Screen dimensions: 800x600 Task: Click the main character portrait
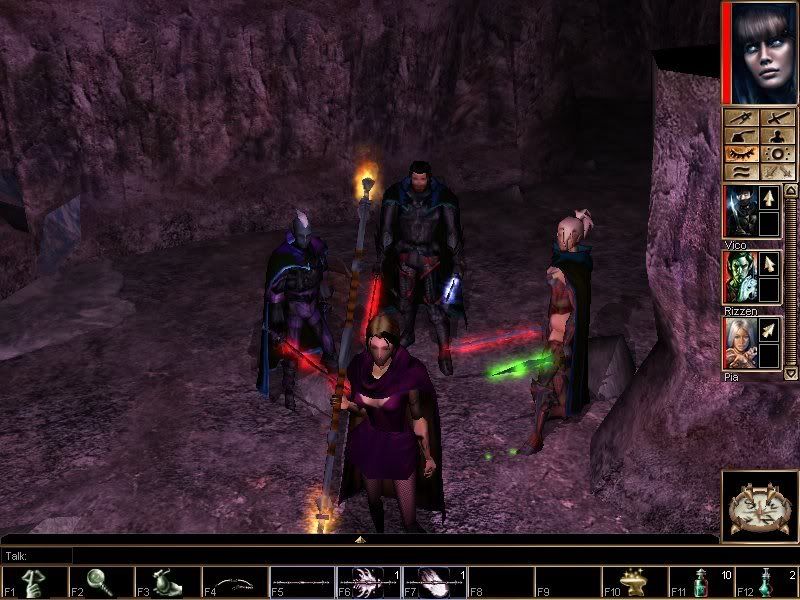(760, 52)
